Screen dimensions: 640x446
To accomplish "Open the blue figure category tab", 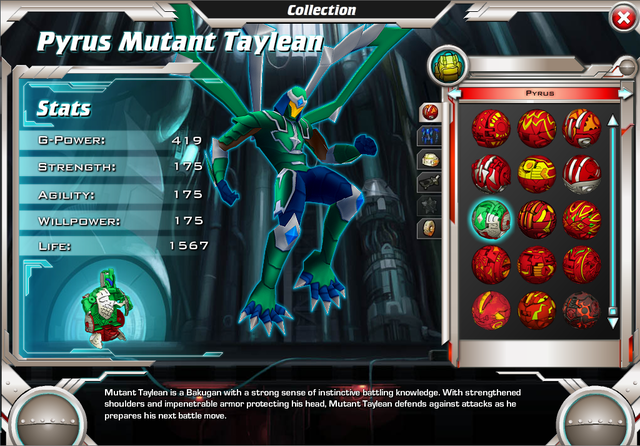I will [x=429, y=133].
